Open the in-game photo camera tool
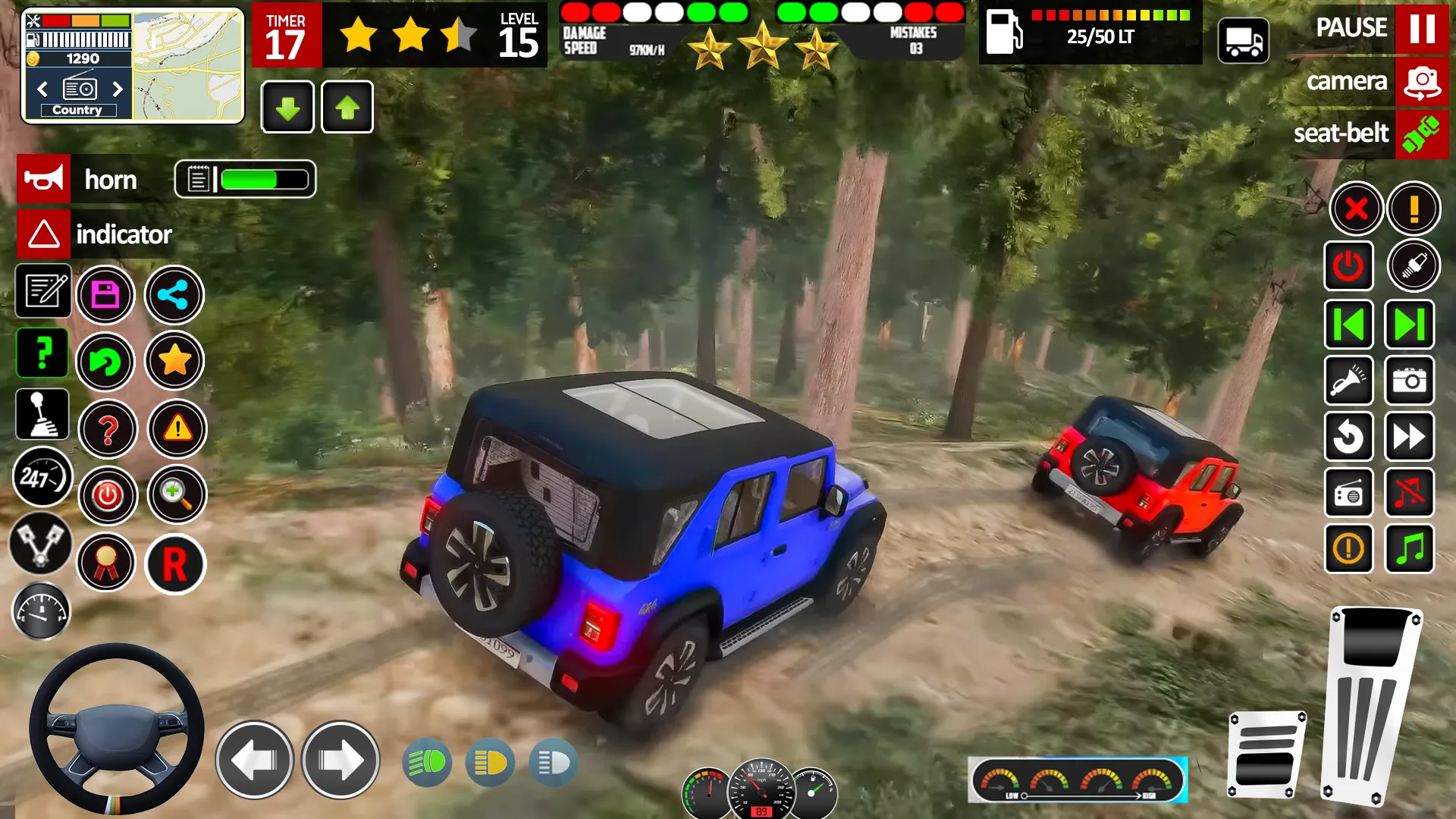The height and width of the screenshot is (819, 1456). (x=1410, y=381)
